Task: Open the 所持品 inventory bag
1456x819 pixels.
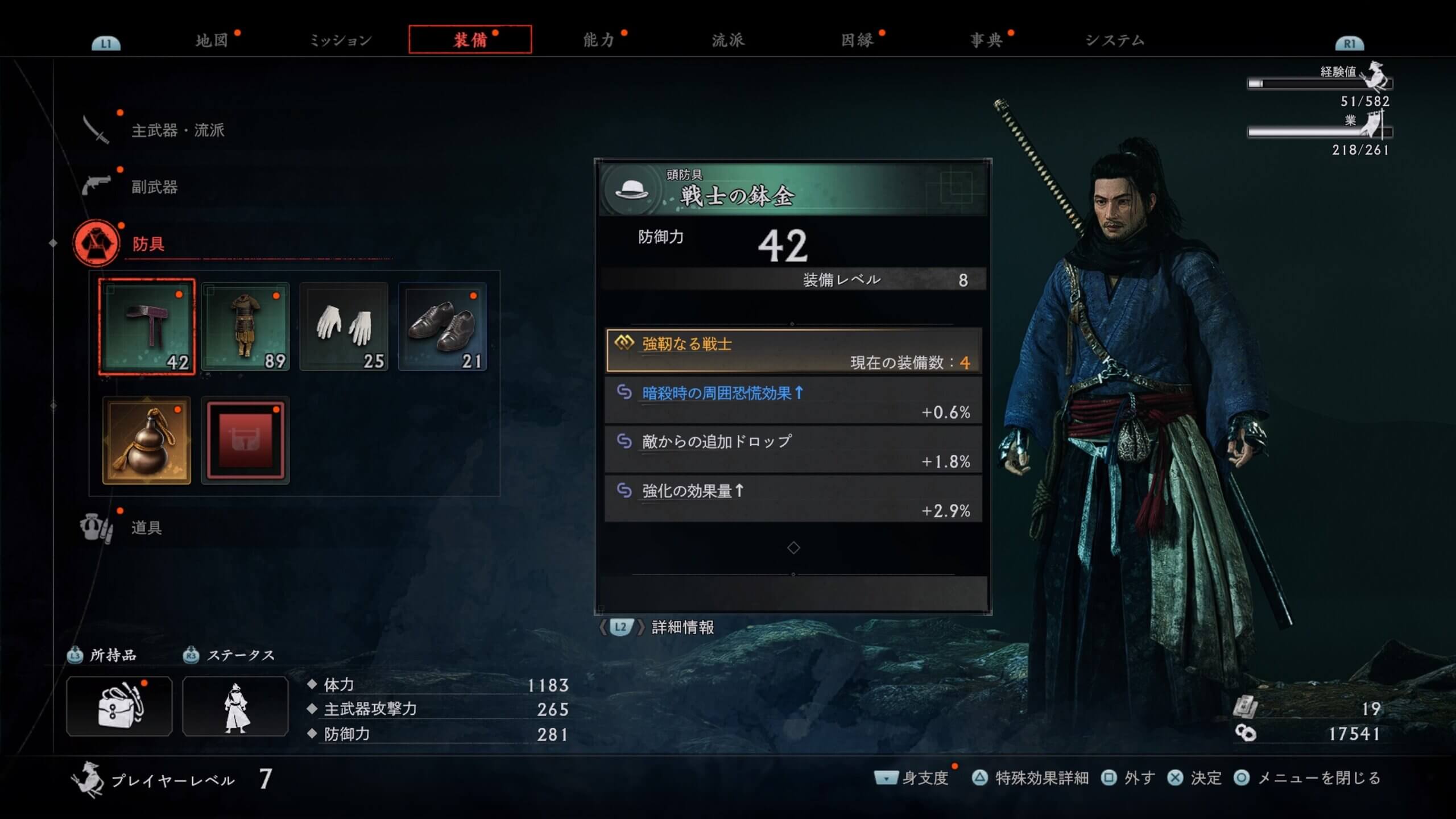Action: 119,706
